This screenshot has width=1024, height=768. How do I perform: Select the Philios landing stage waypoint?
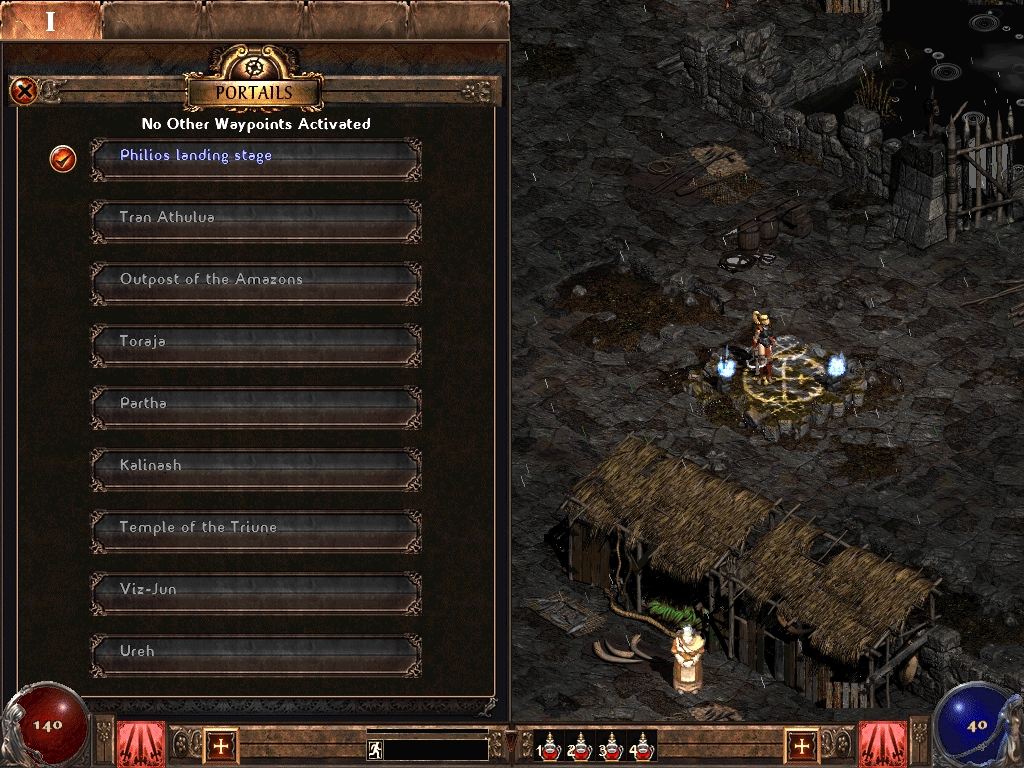(256, 157)
